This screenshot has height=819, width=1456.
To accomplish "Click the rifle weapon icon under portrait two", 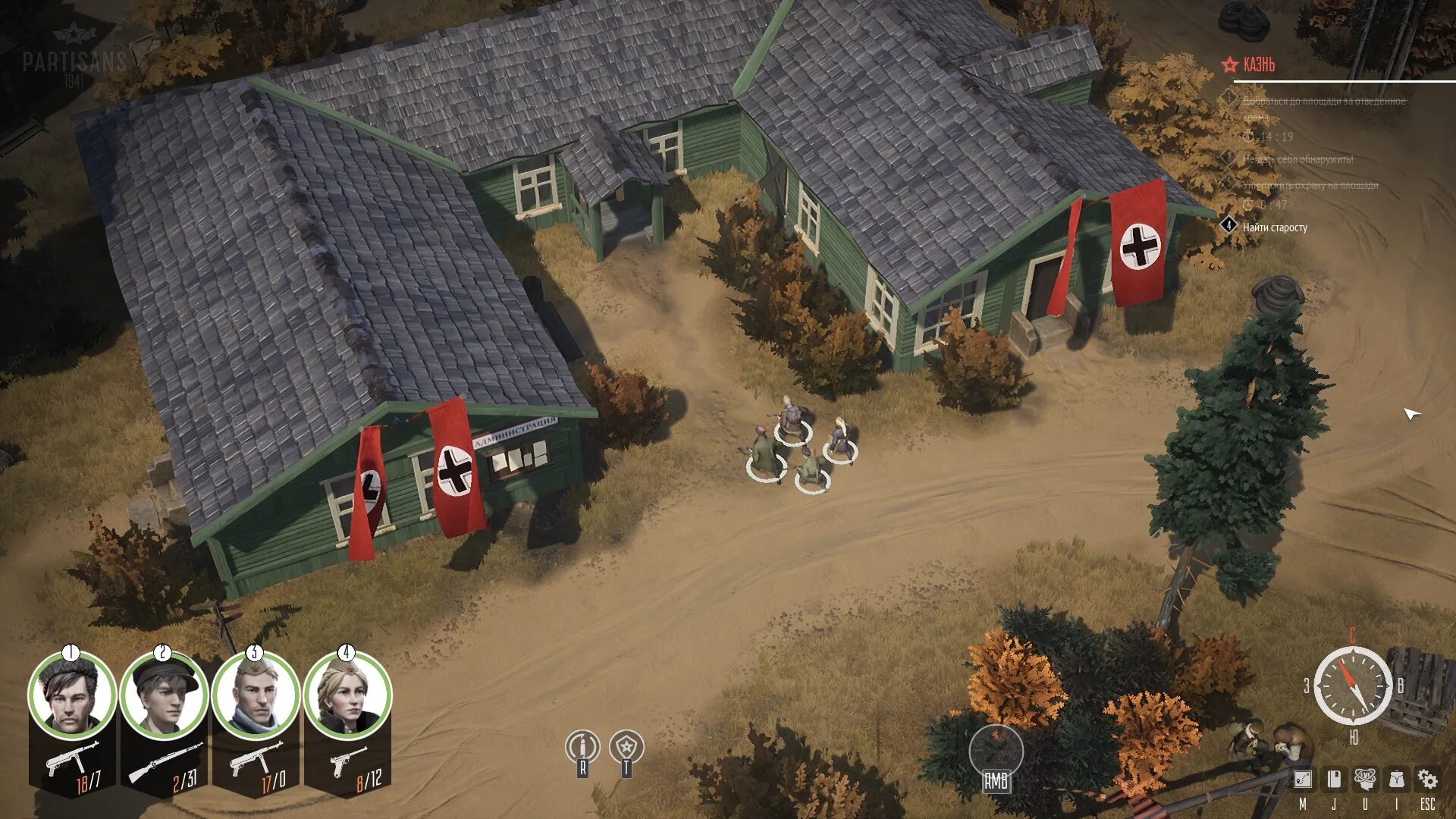I will (x=165, y=762).
